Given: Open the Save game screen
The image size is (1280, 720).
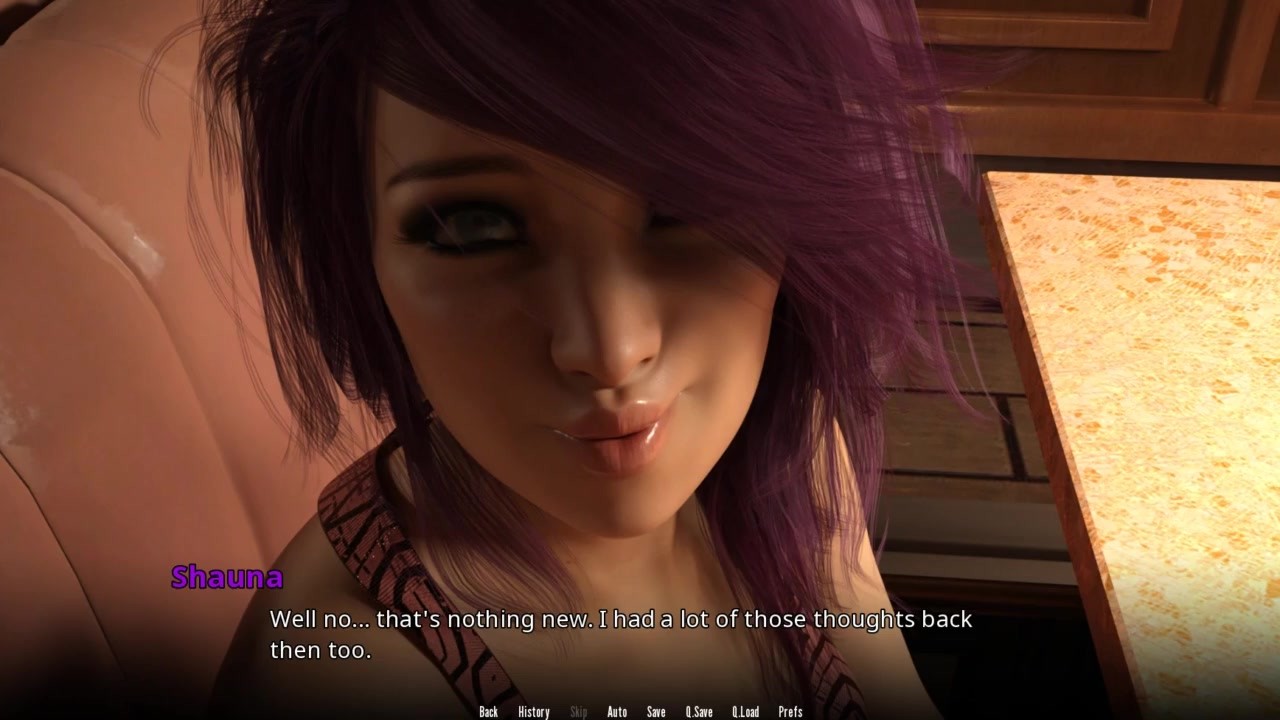Looking at the screenshot, I should click(x=656, y=712).
